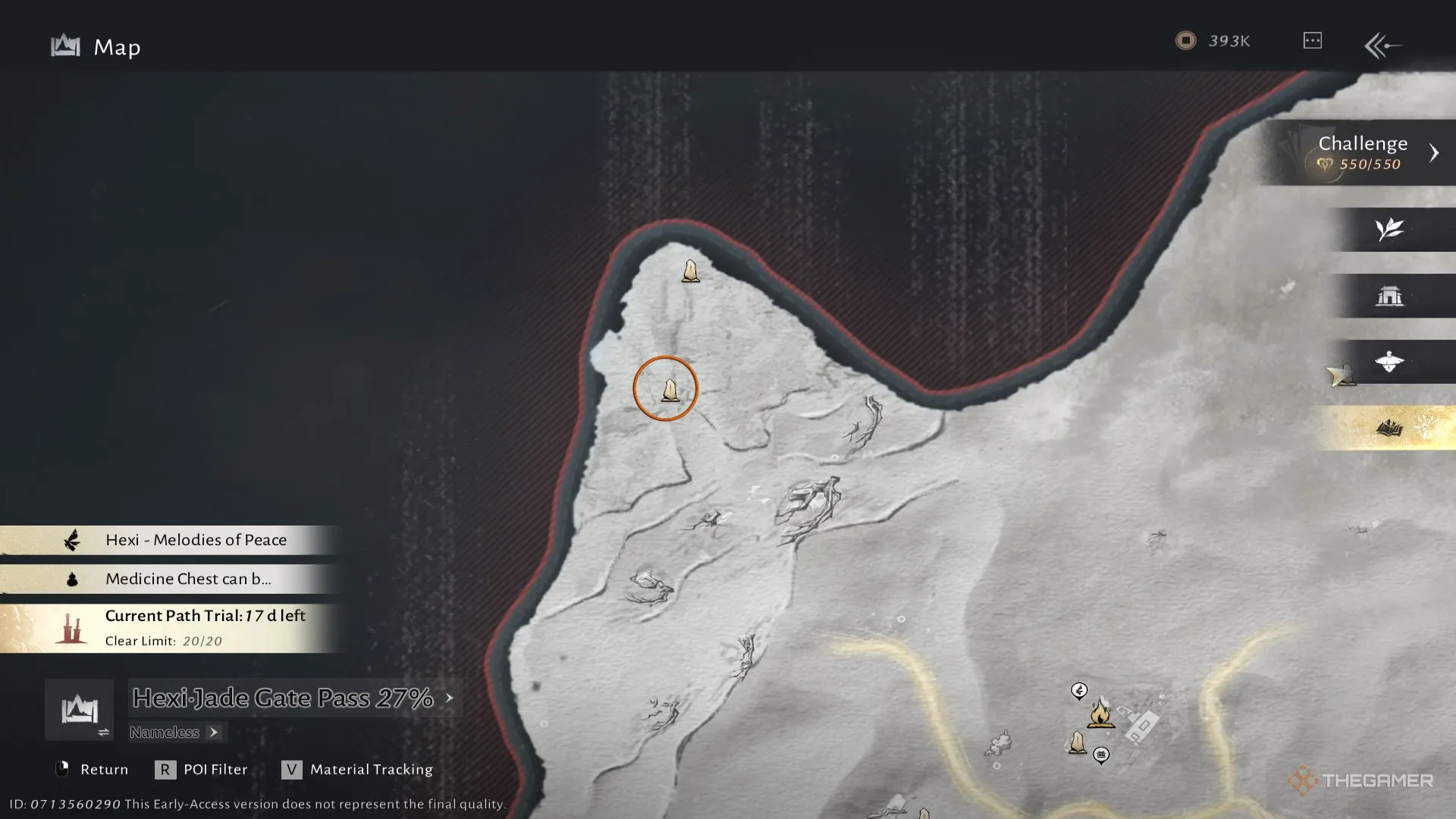Select the stone marker beside the campfire
1456x819 pixels.
coord(1077,742)
